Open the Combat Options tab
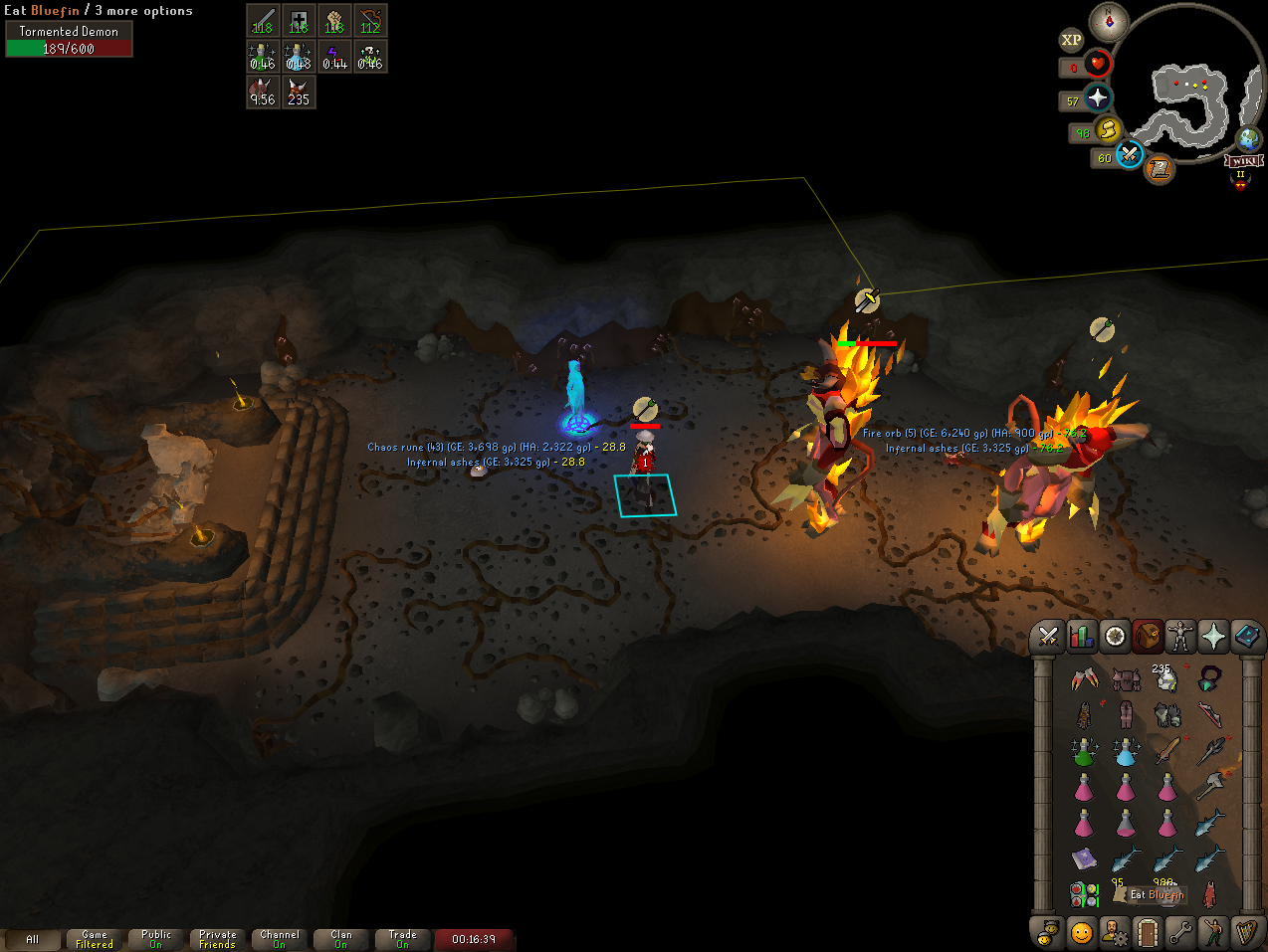The height and width of the screenshot is (952, 1268). [x=1048, y=637]
